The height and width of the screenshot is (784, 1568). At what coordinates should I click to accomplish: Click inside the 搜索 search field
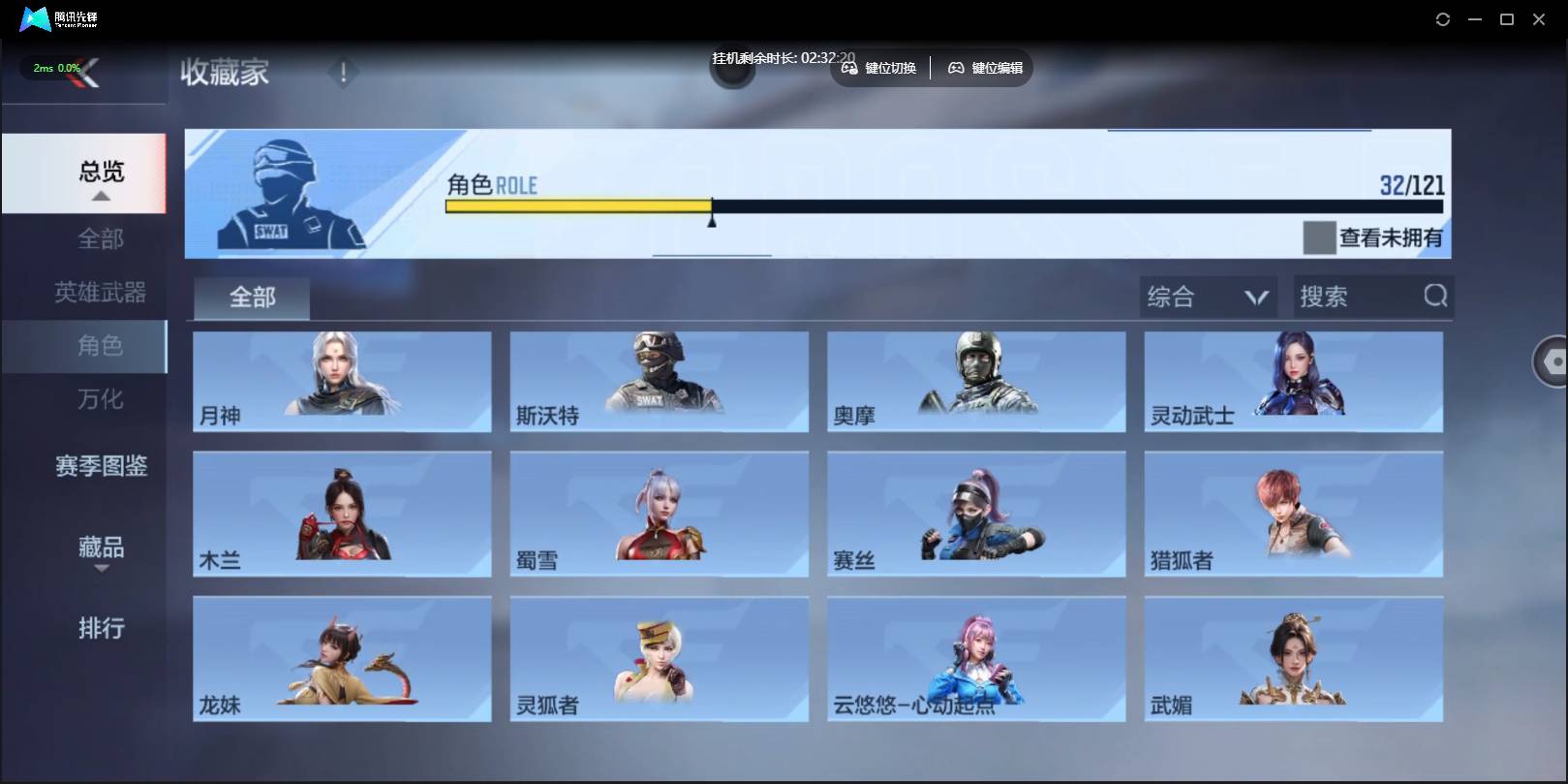click(1356, 297)
